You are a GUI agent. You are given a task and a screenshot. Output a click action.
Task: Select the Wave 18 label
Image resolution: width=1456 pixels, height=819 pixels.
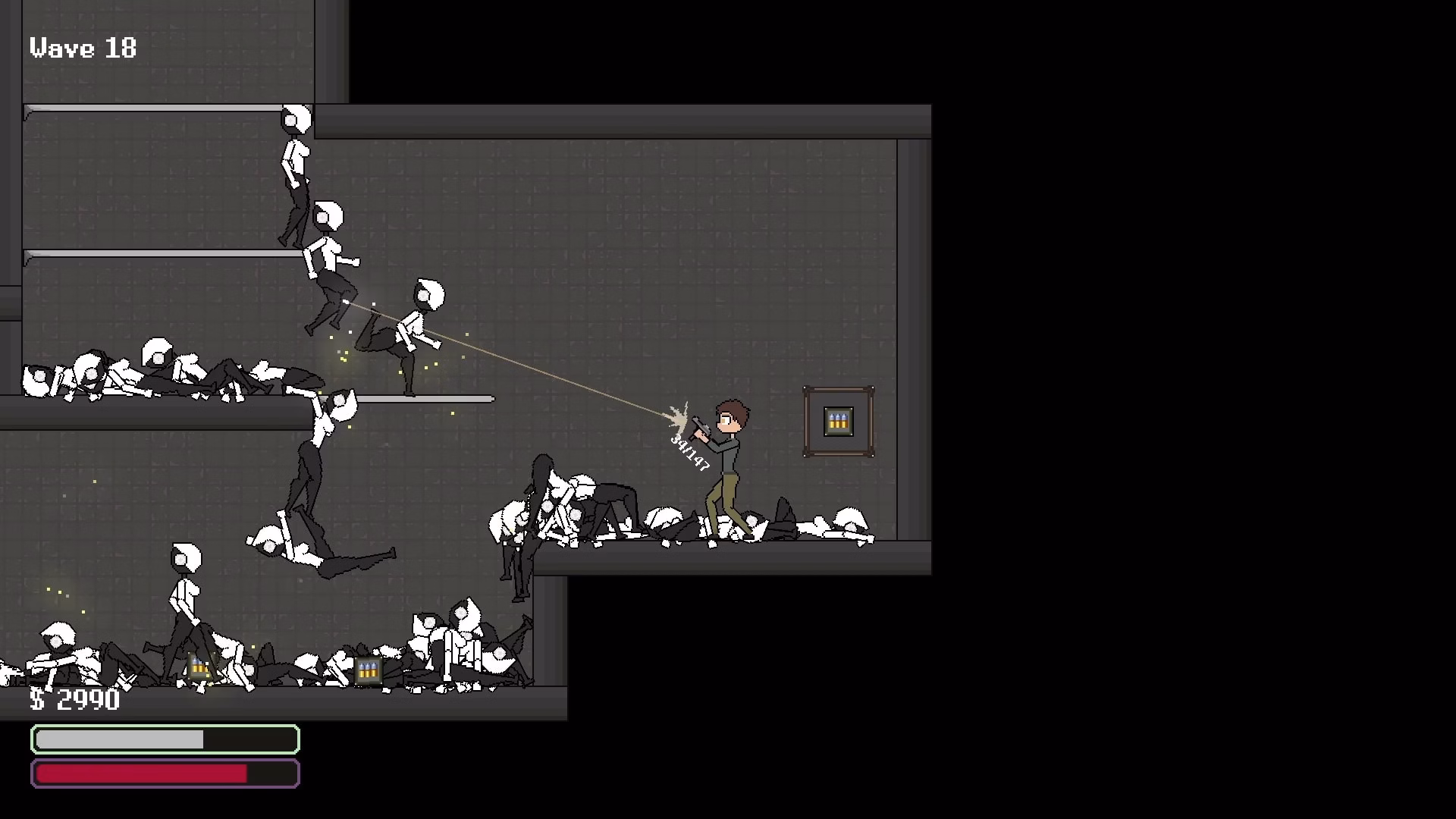[x=82, y=48]
